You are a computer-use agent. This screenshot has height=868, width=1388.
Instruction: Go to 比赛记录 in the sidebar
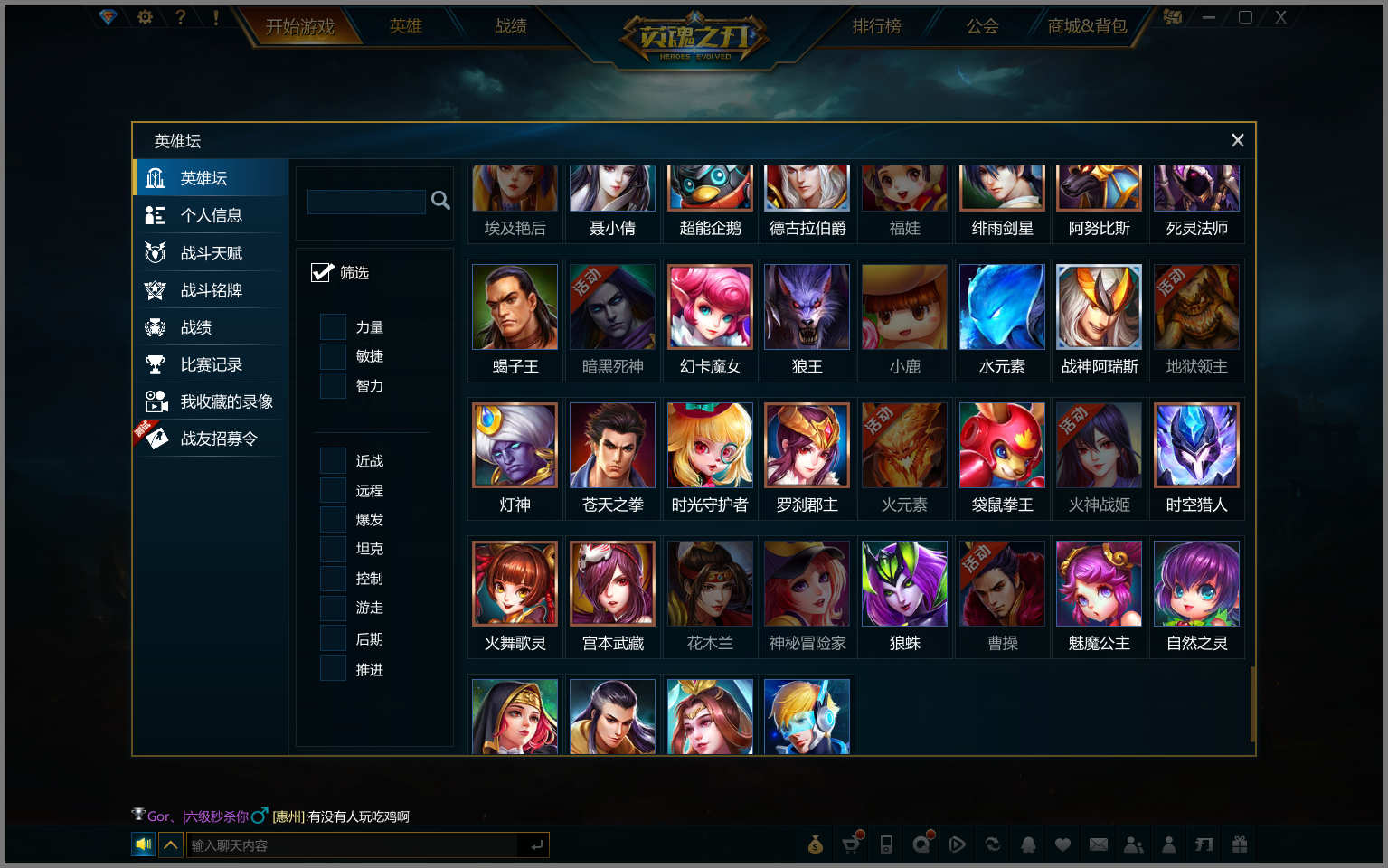click(211, 364)
